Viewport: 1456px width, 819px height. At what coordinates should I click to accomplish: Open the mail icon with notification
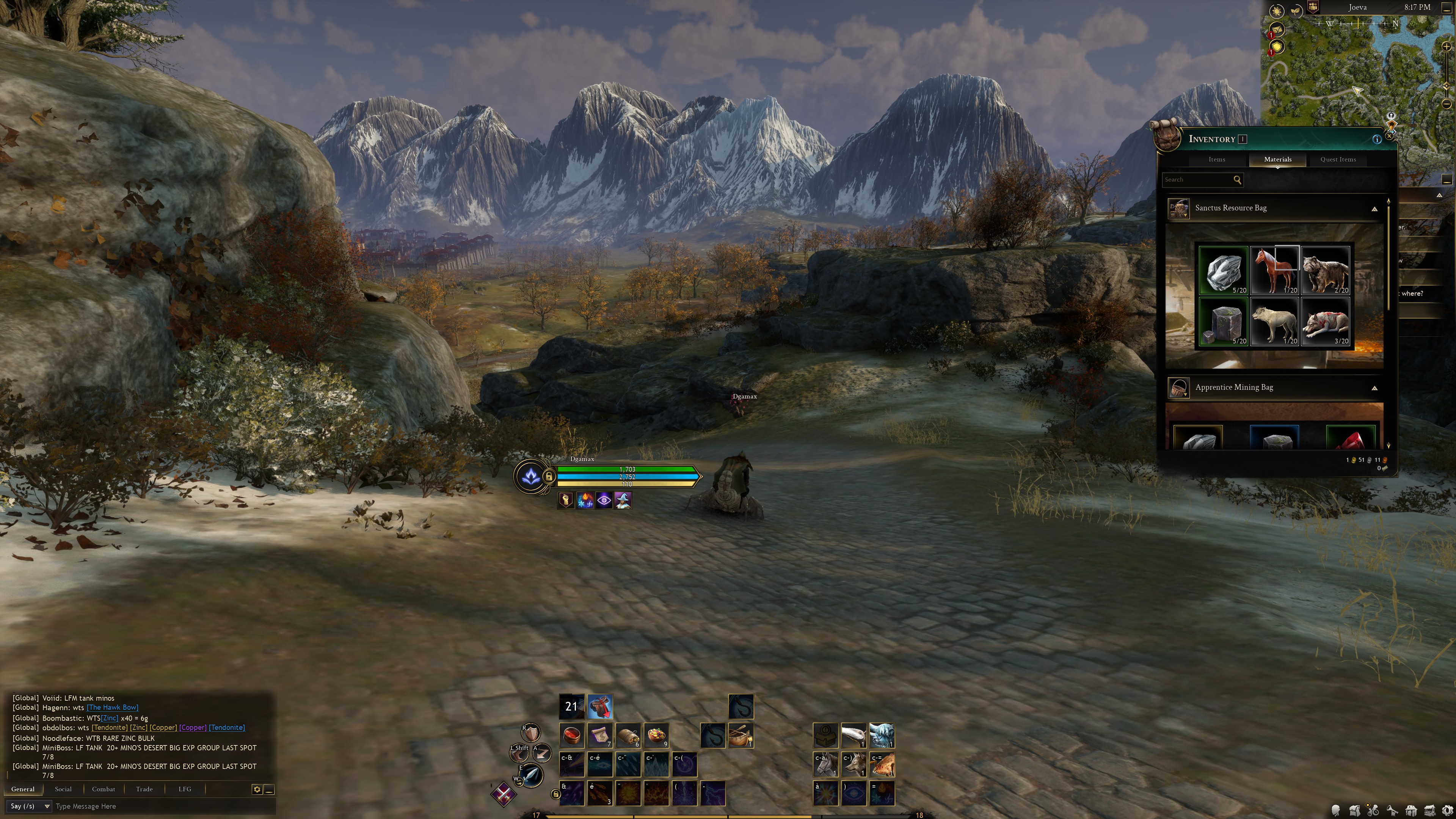pos(1276,30)
